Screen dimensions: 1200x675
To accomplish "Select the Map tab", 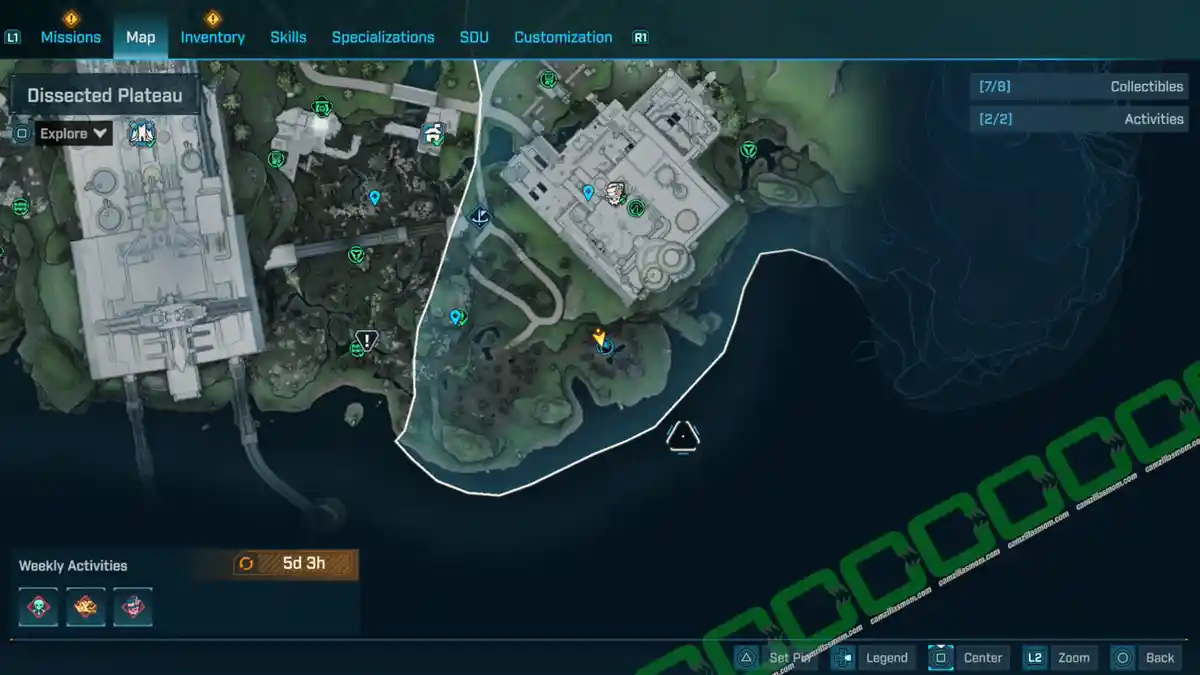I will click(x=140, y=37).
